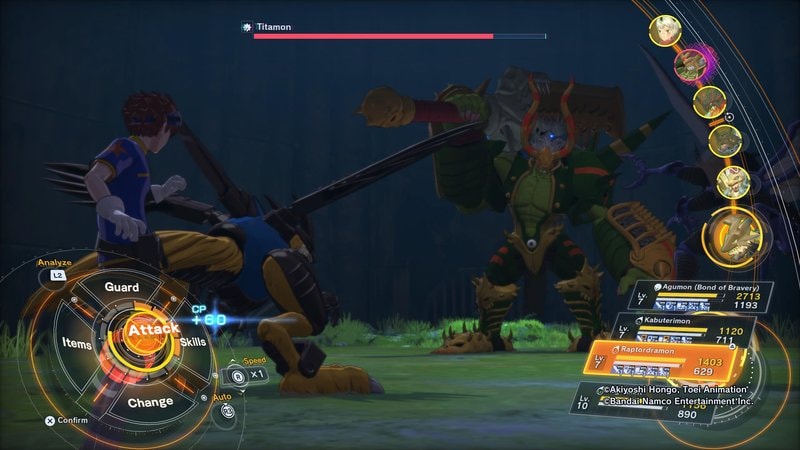Change the battle Speed x1 setting

245,375
